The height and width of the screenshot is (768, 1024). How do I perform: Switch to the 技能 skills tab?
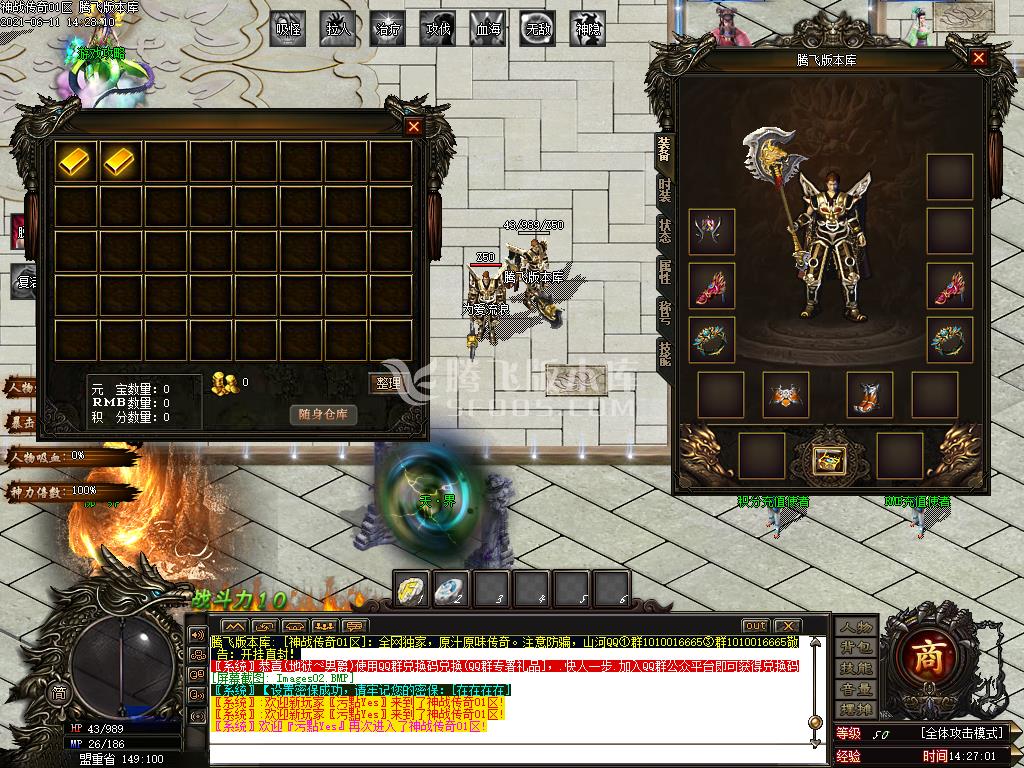pyautogui.click(x=664, y=352)
